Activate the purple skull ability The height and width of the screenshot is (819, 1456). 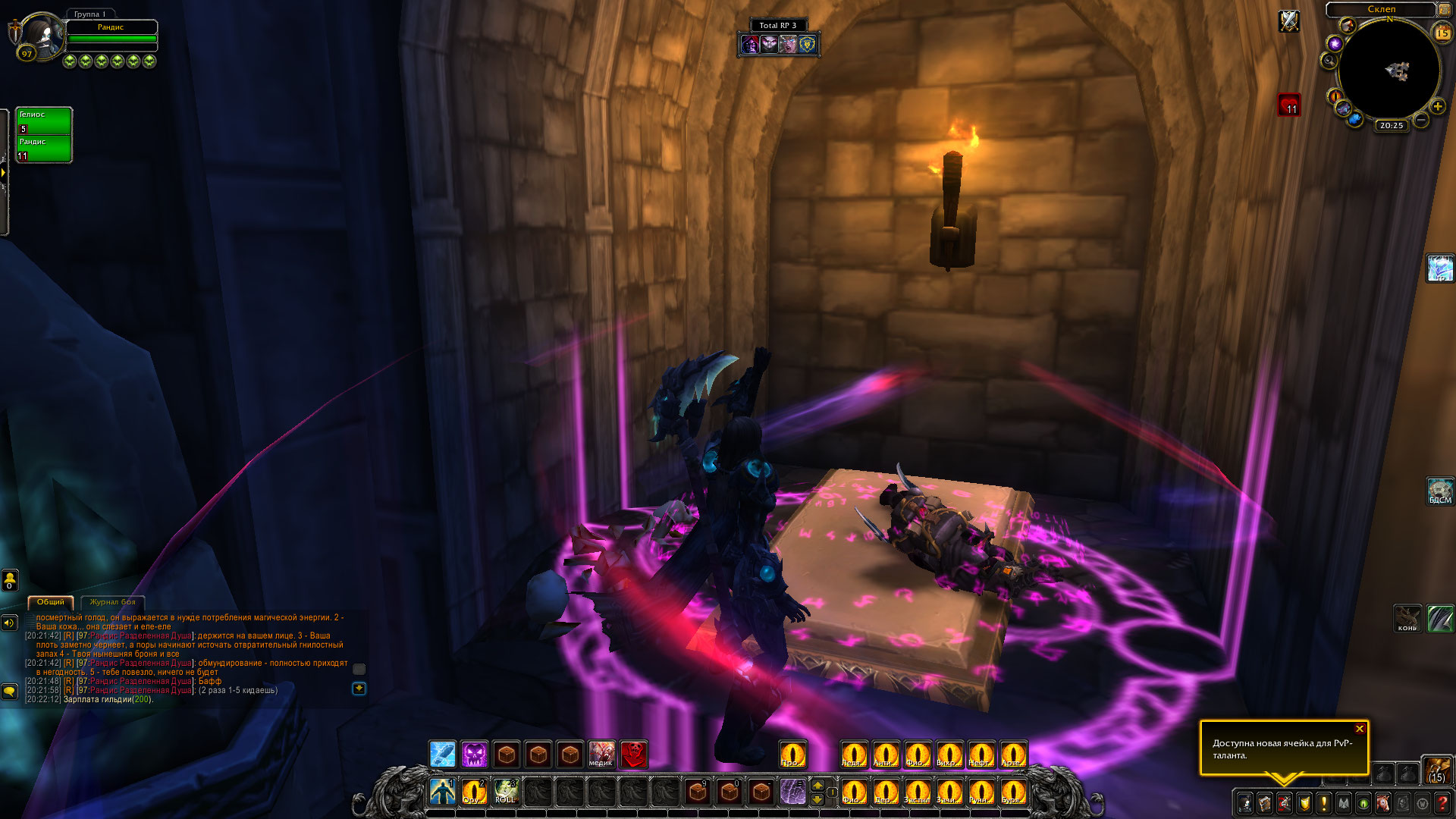[475, 755]
